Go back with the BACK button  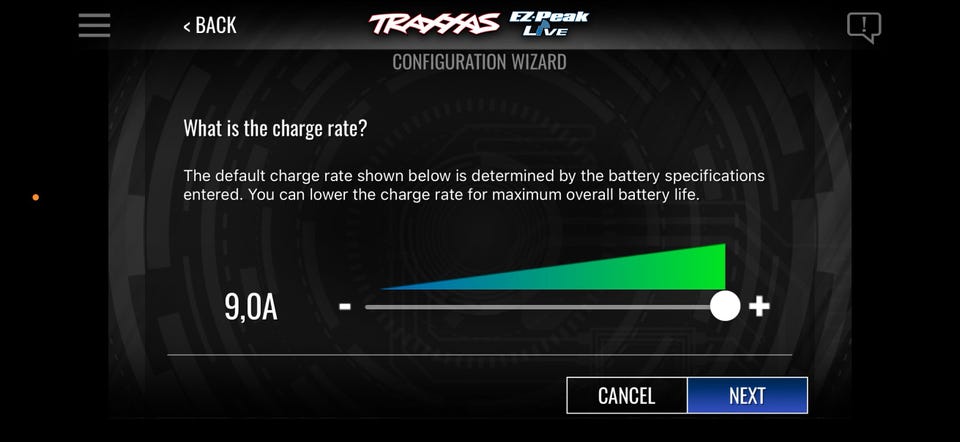click(210, 26)
